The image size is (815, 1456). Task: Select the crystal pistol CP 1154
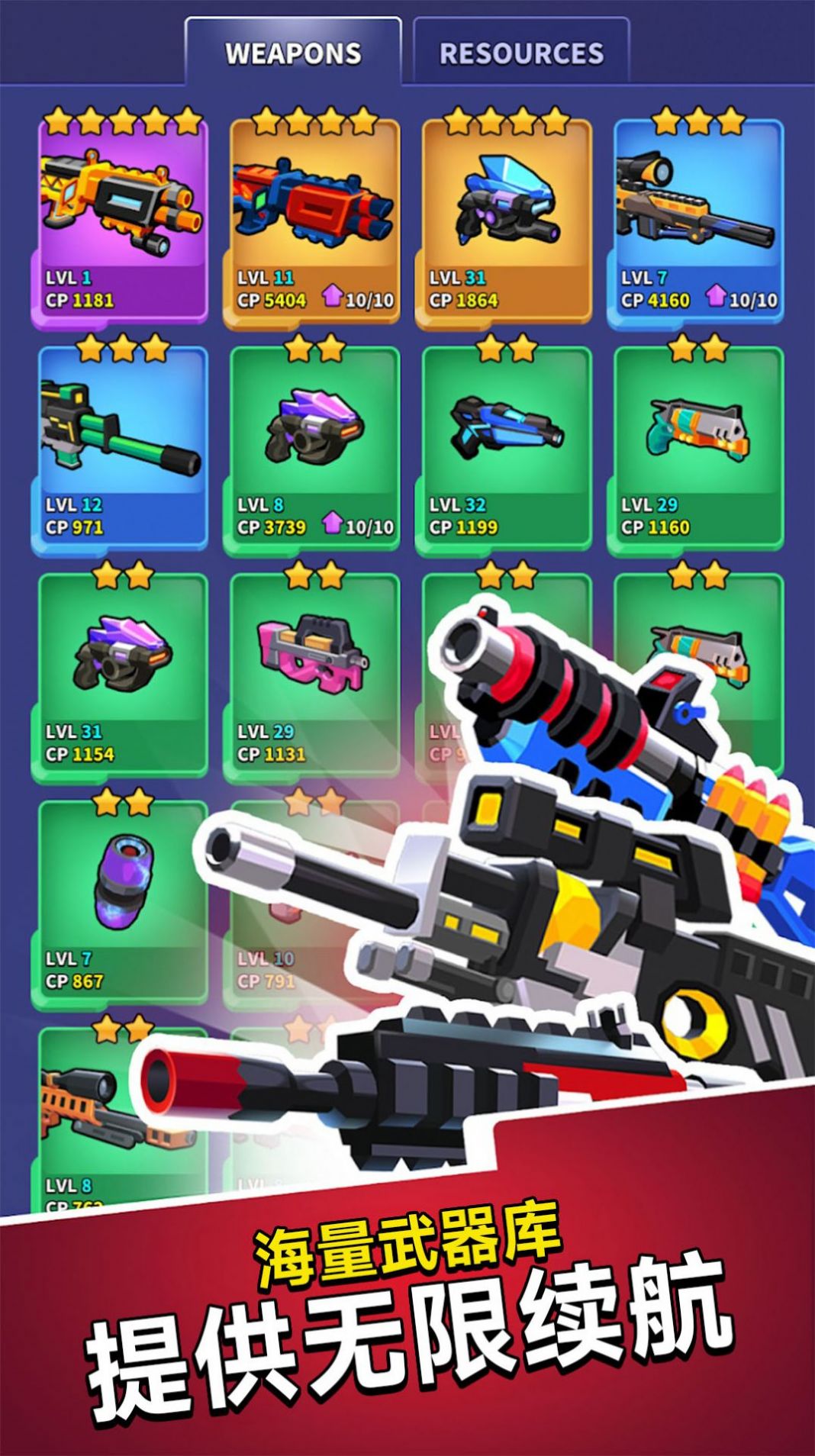click(x=121, y=672)
